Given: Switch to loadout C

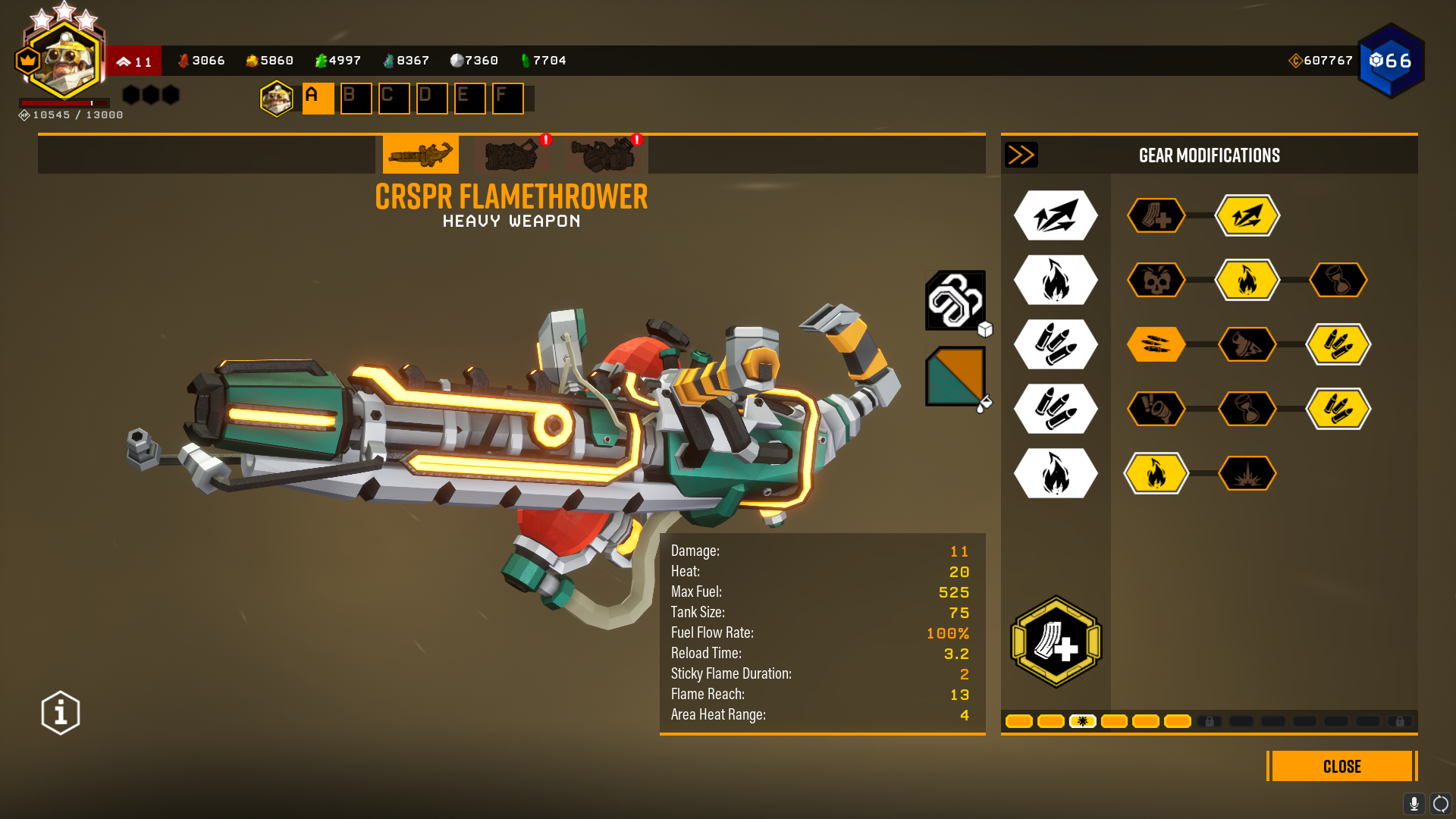Looking at the screenshot, I should pyautogui.click(x=394, y=99).
